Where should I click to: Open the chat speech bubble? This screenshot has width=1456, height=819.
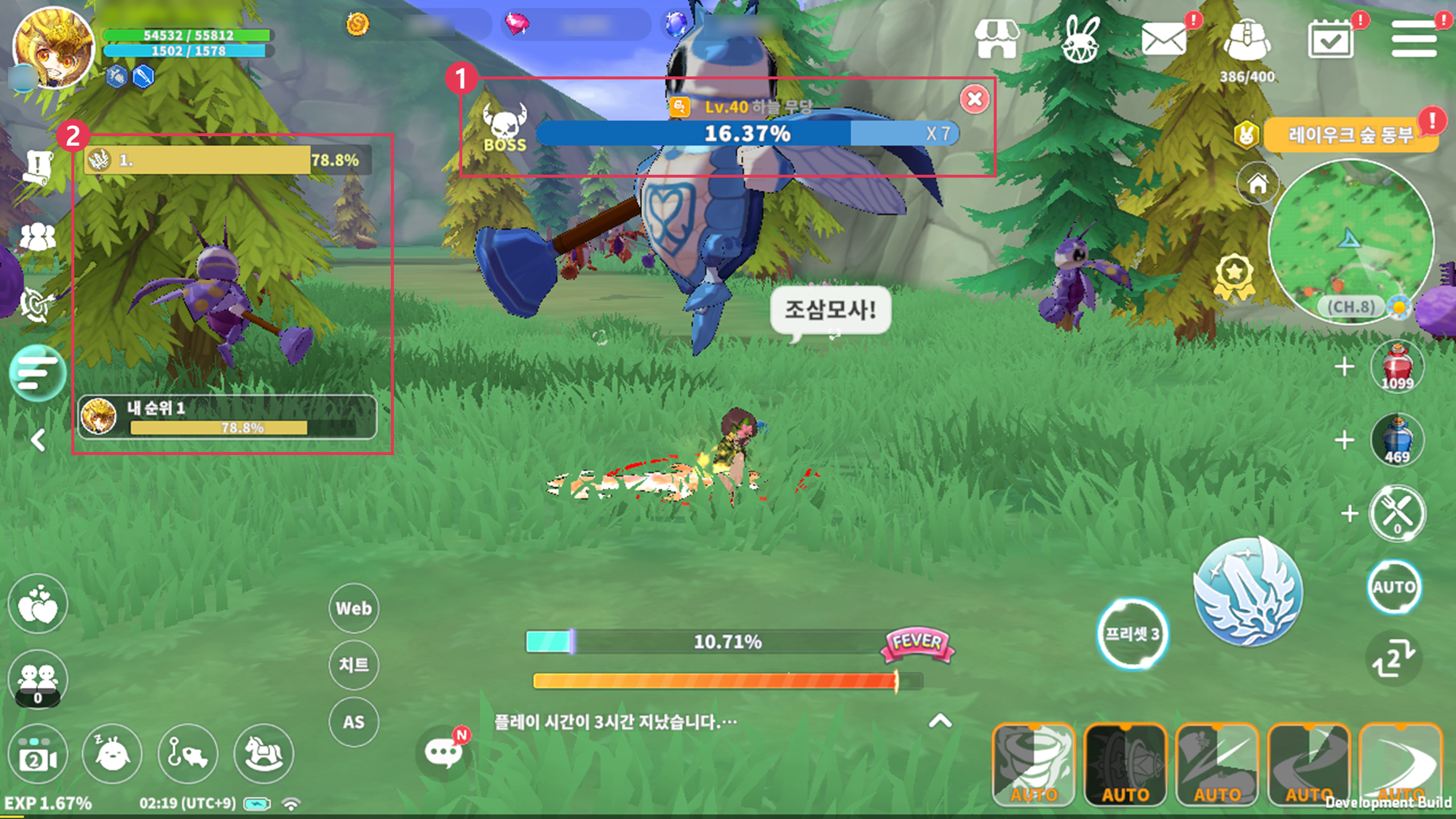click(443, 753)
